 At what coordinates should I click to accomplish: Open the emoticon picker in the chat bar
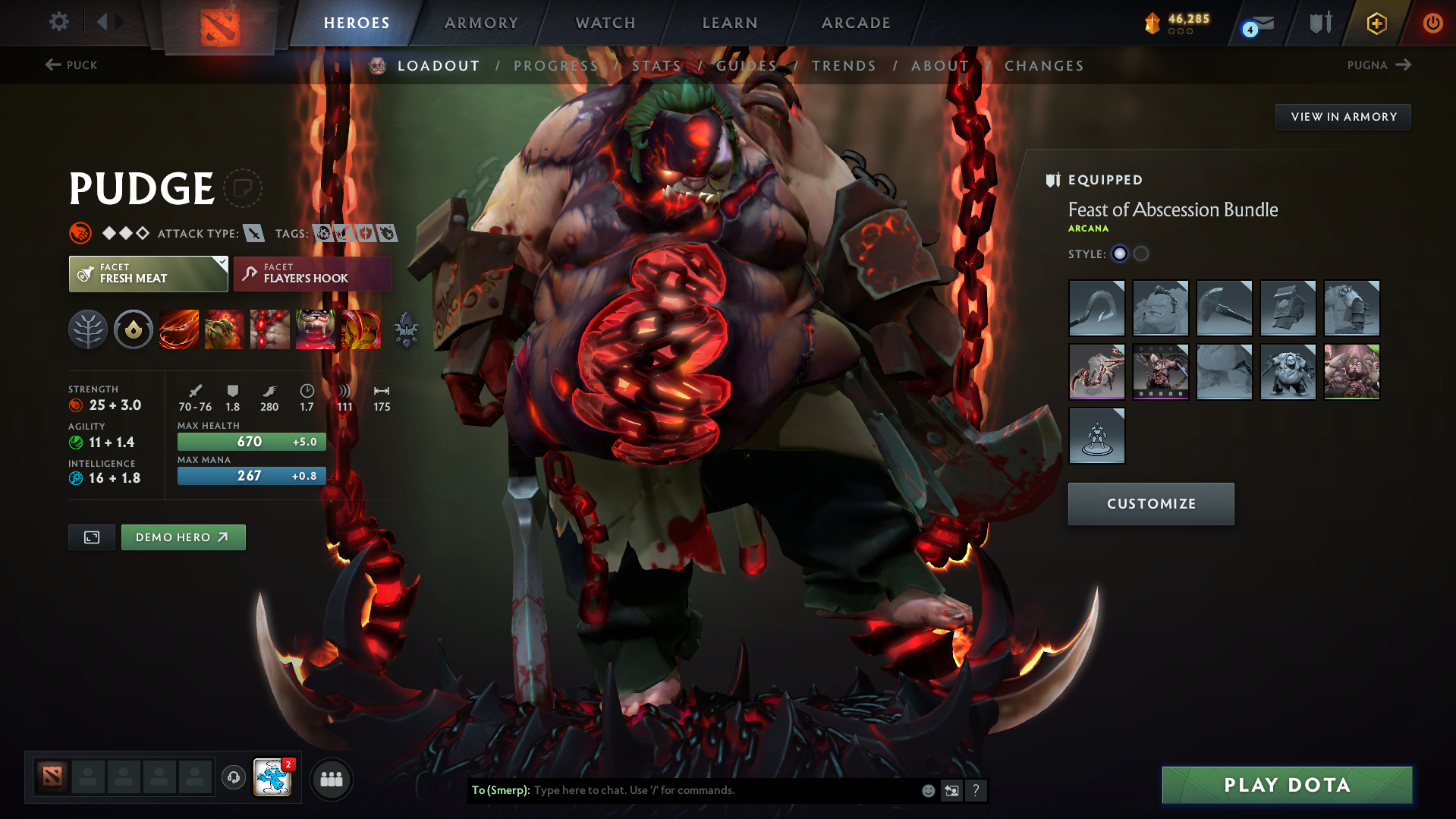927,790
